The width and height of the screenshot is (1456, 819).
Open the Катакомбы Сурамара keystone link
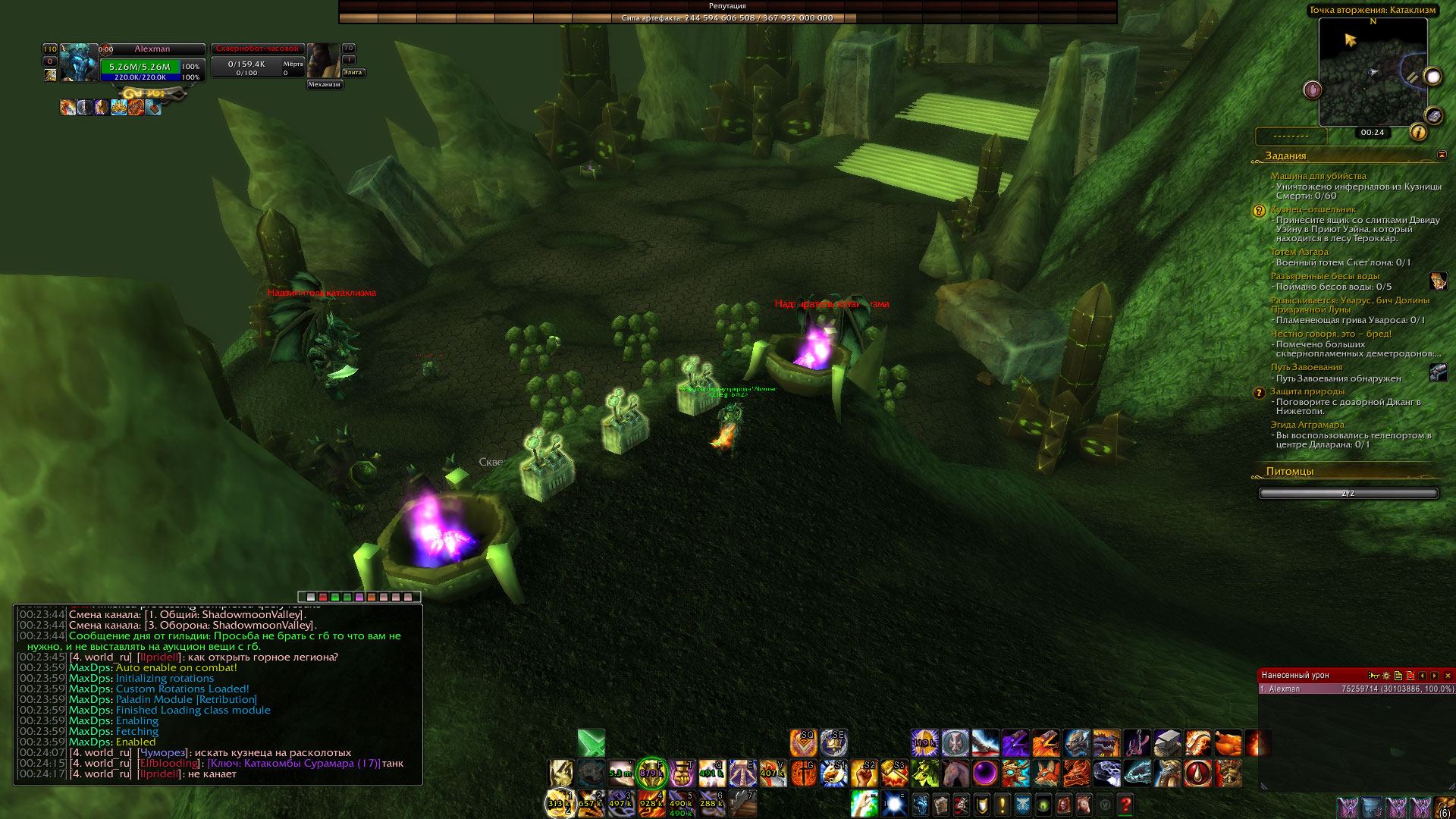[294, 764]
